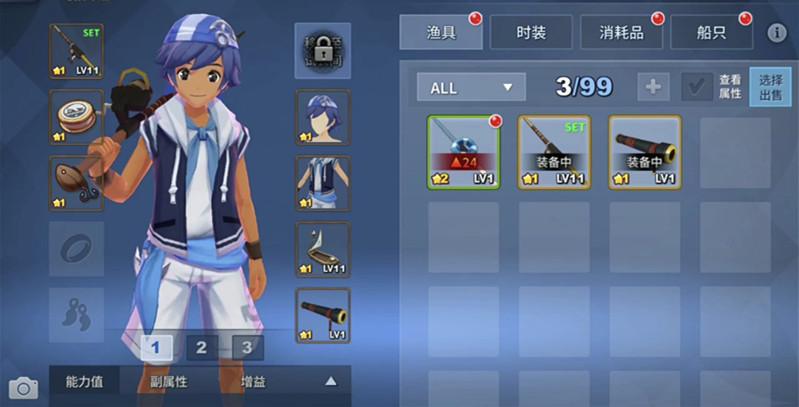Viewport: 799px width, 407px height.
Task: Select the equipped boat slot LV11
Action: click(x=322, y=250)
